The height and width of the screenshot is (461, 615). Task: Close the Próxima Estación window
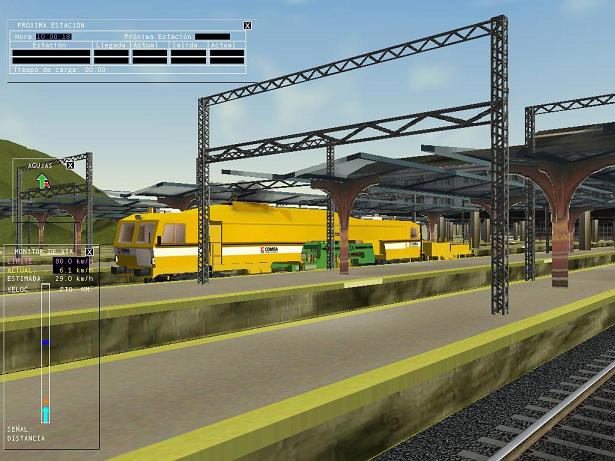(x=248, y=25)
